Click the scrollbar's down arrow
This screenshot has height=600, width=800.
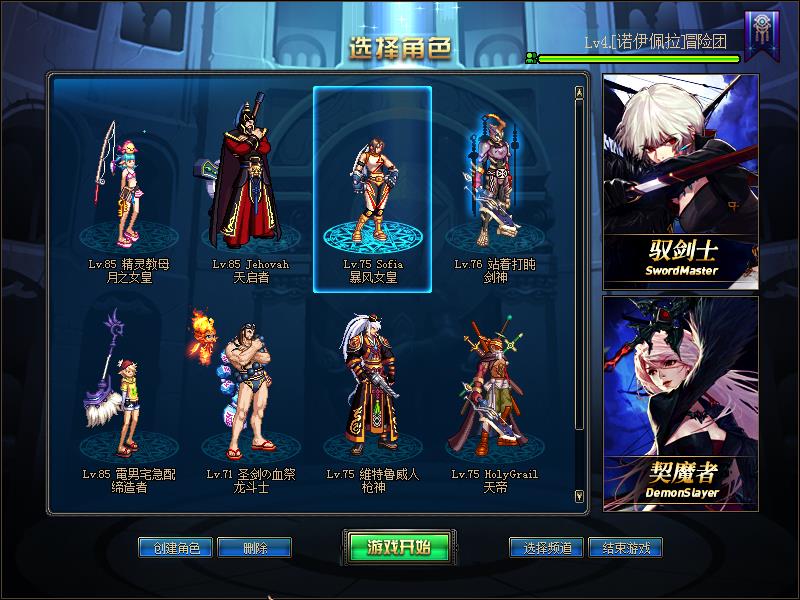[579, 496]
